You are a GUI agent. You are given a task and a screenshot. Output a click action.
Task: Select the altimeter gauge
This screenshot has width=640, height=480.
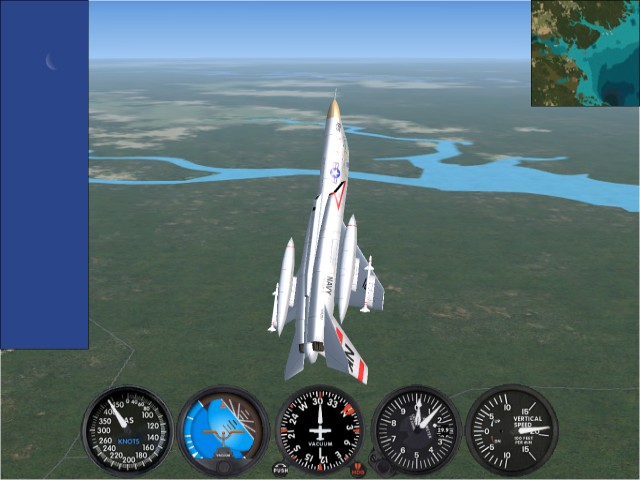(x=415, y=430)
